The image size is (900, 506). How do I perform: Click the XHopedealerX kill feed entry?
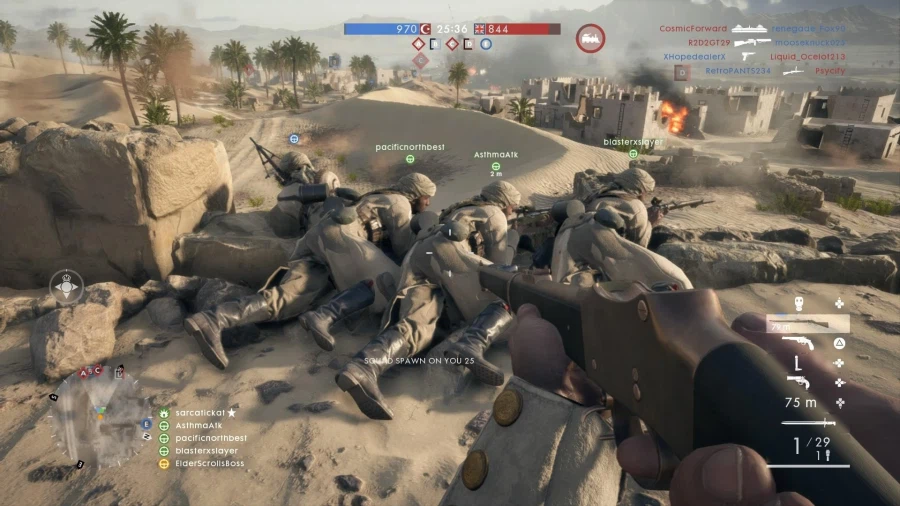(x=692, y=57)
